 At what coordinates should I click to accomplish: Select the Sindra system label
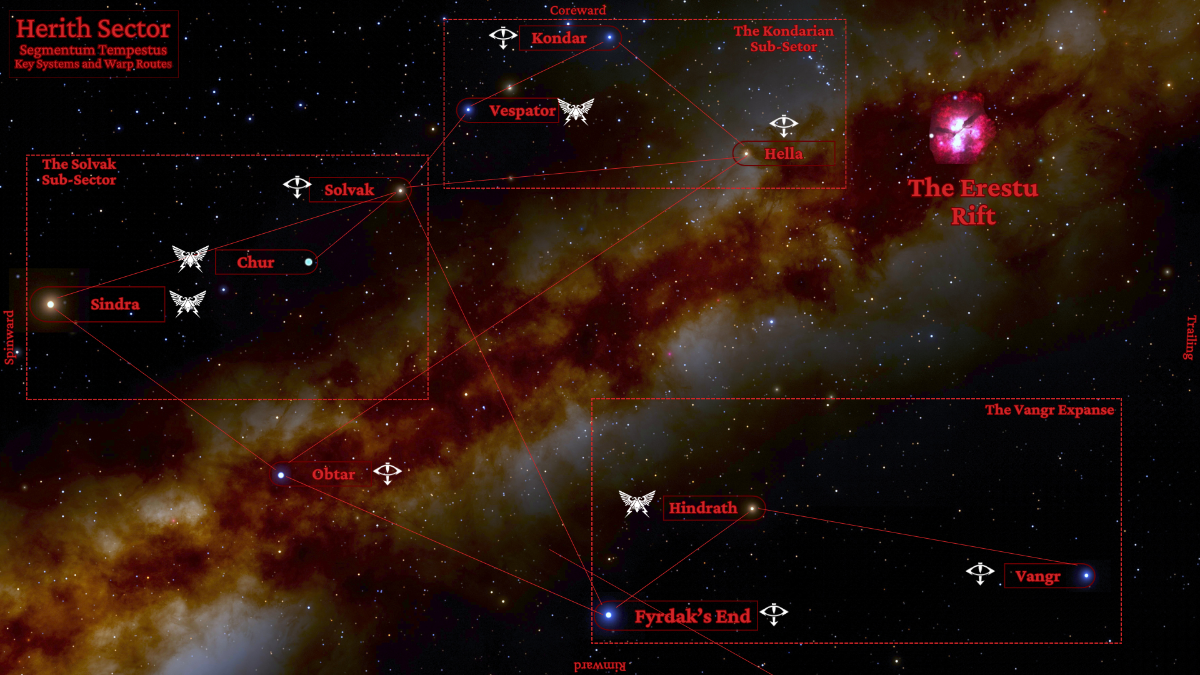pyautogui.click(x=115, y=305)
